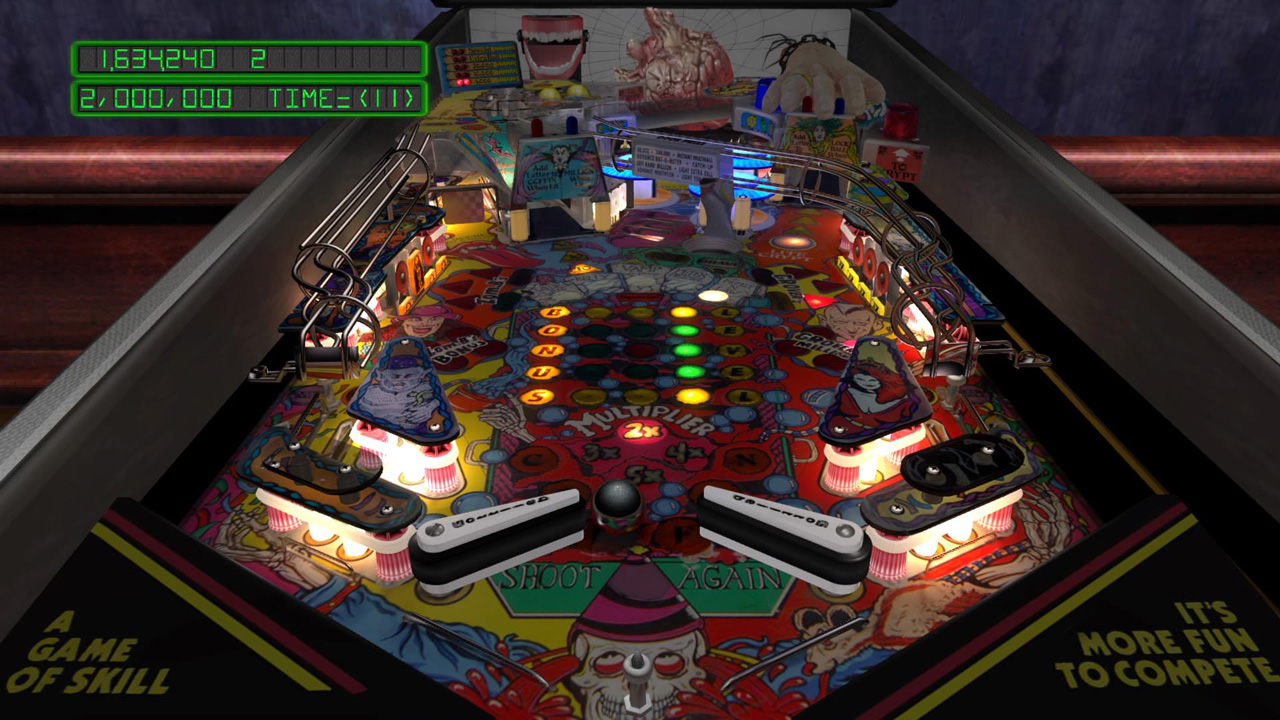Select the TO CRYPT arrow sign
The height and width of the screenshot is (720, 1280).
902,165
